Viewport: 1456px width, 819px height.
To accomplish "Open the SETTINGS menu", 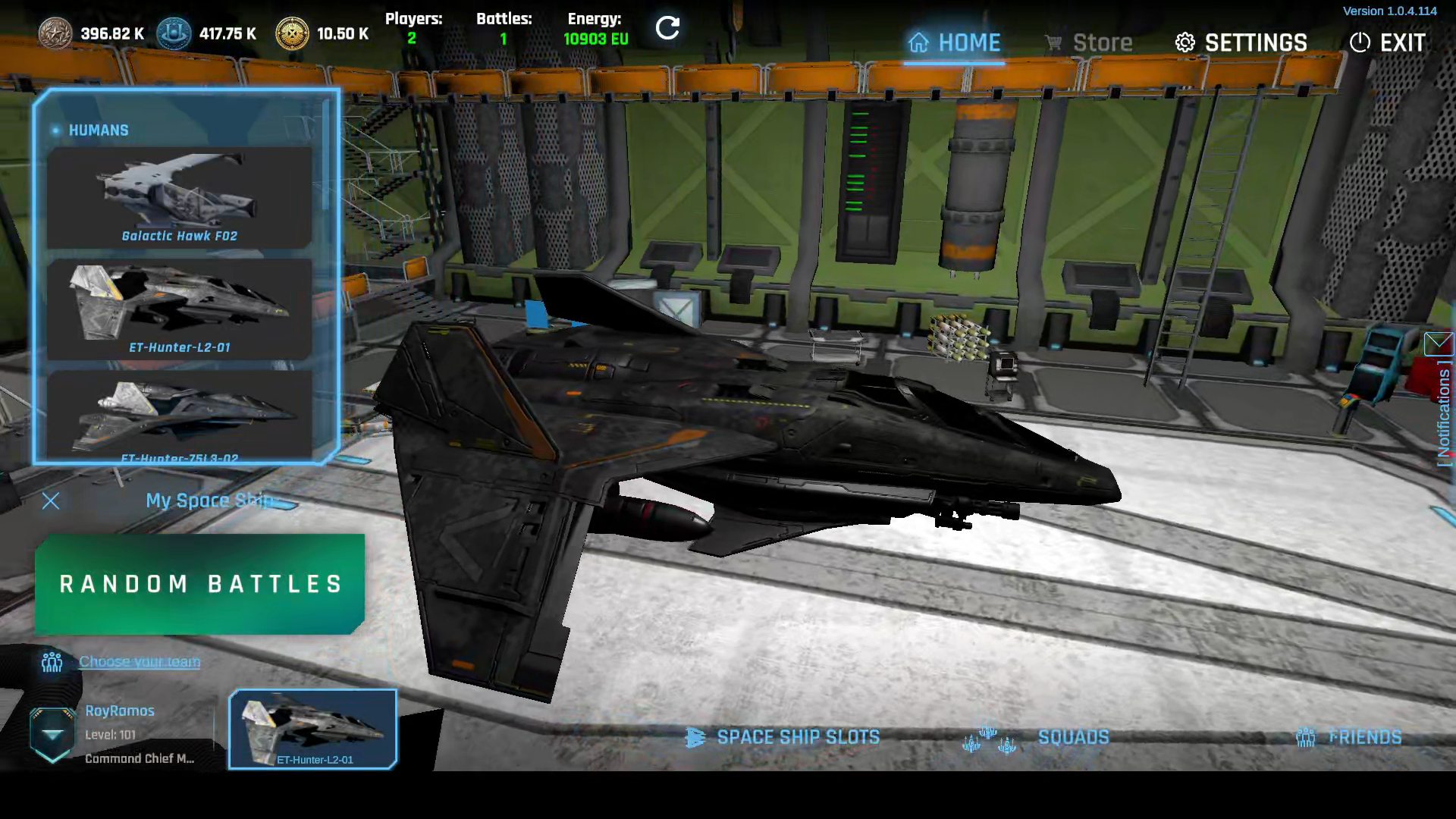I will [x=1241, y=42].
